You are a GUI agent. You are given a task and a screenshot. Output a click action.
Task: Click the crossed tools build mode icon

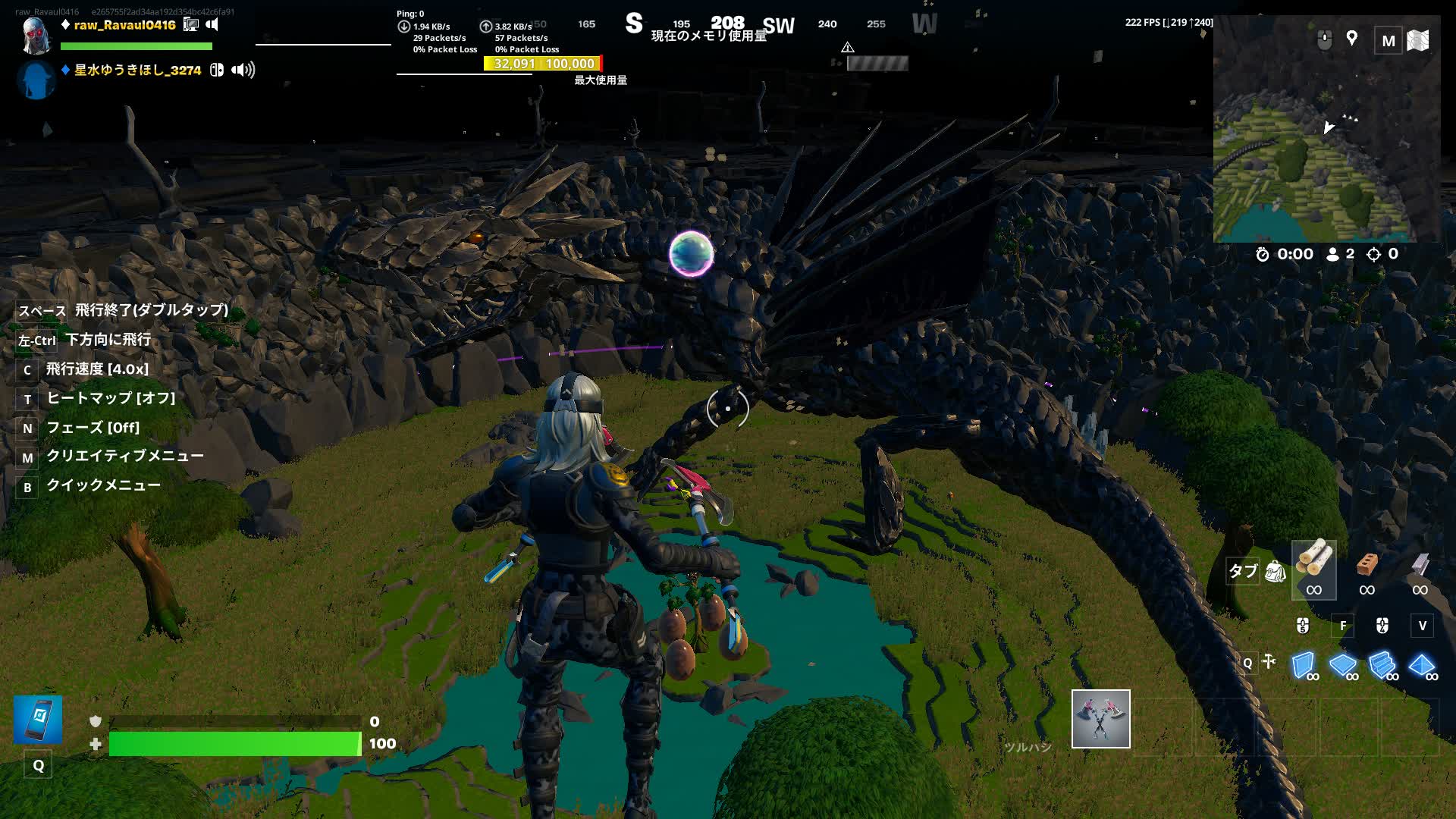tap(1269, 662)
